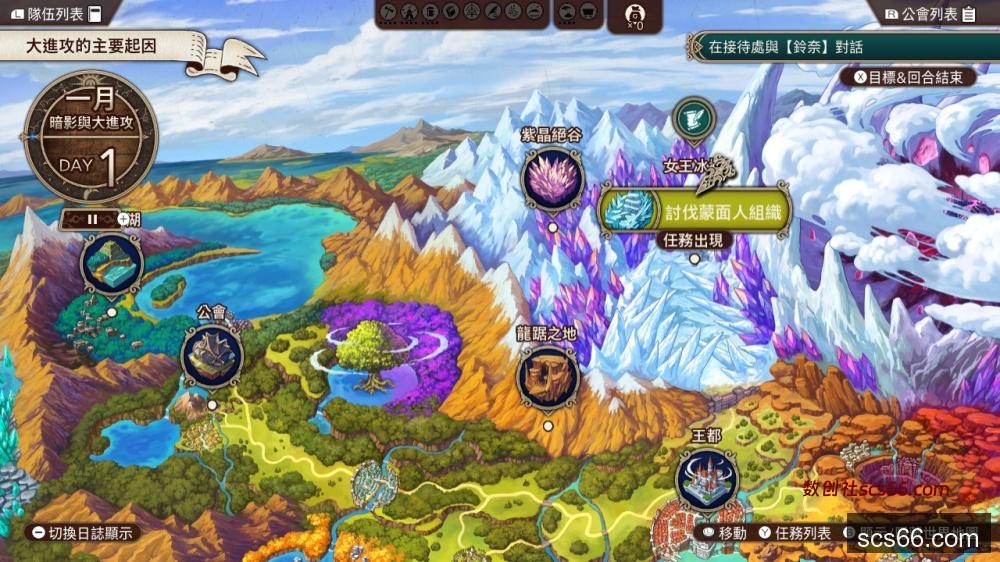The image size is (1000, 562).
Task: Open the 討伐蒙面人組織 quest banner
Action: [695, 209]
